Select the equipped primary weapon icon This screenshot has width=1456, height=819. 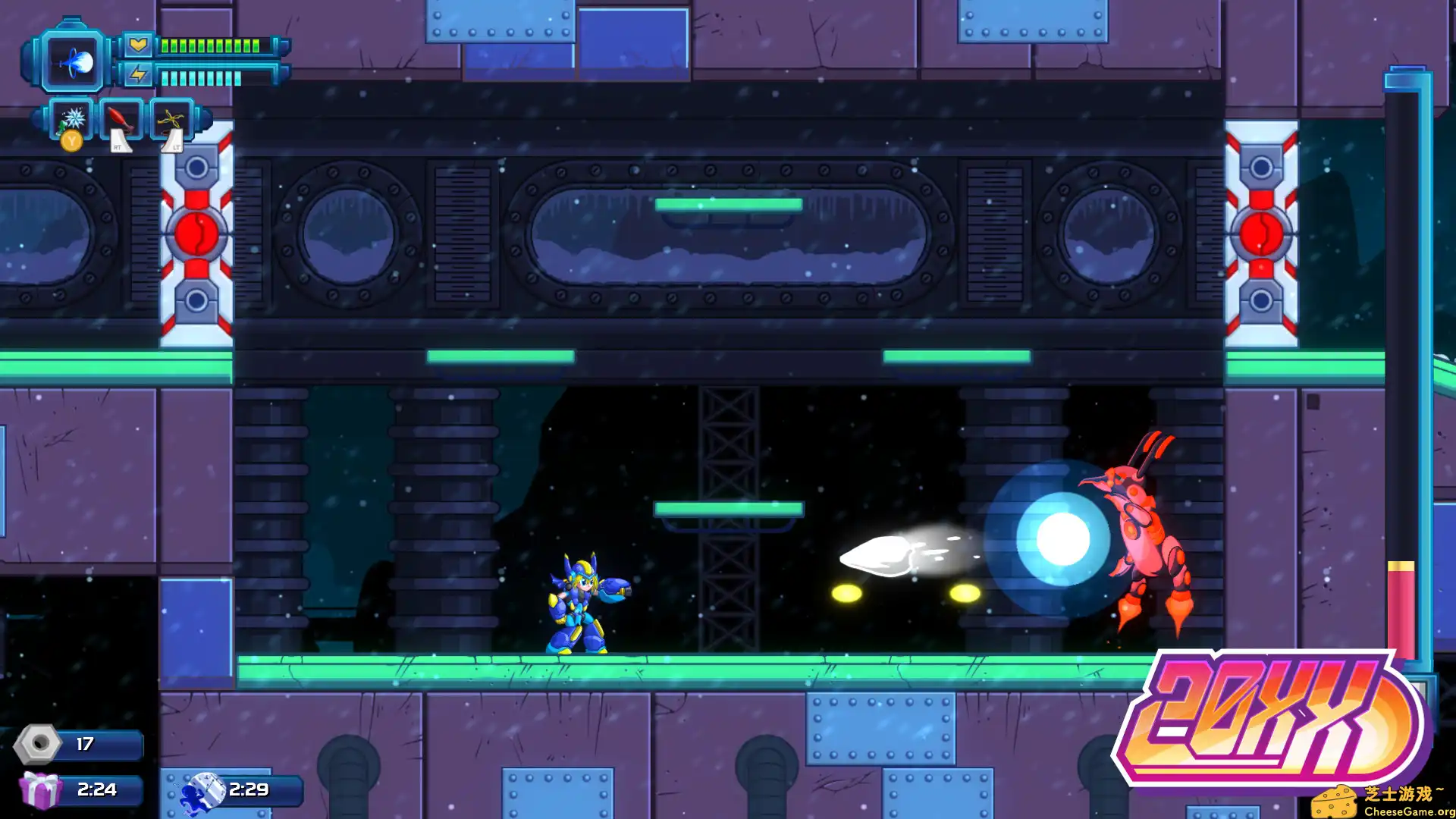[73, 61]
